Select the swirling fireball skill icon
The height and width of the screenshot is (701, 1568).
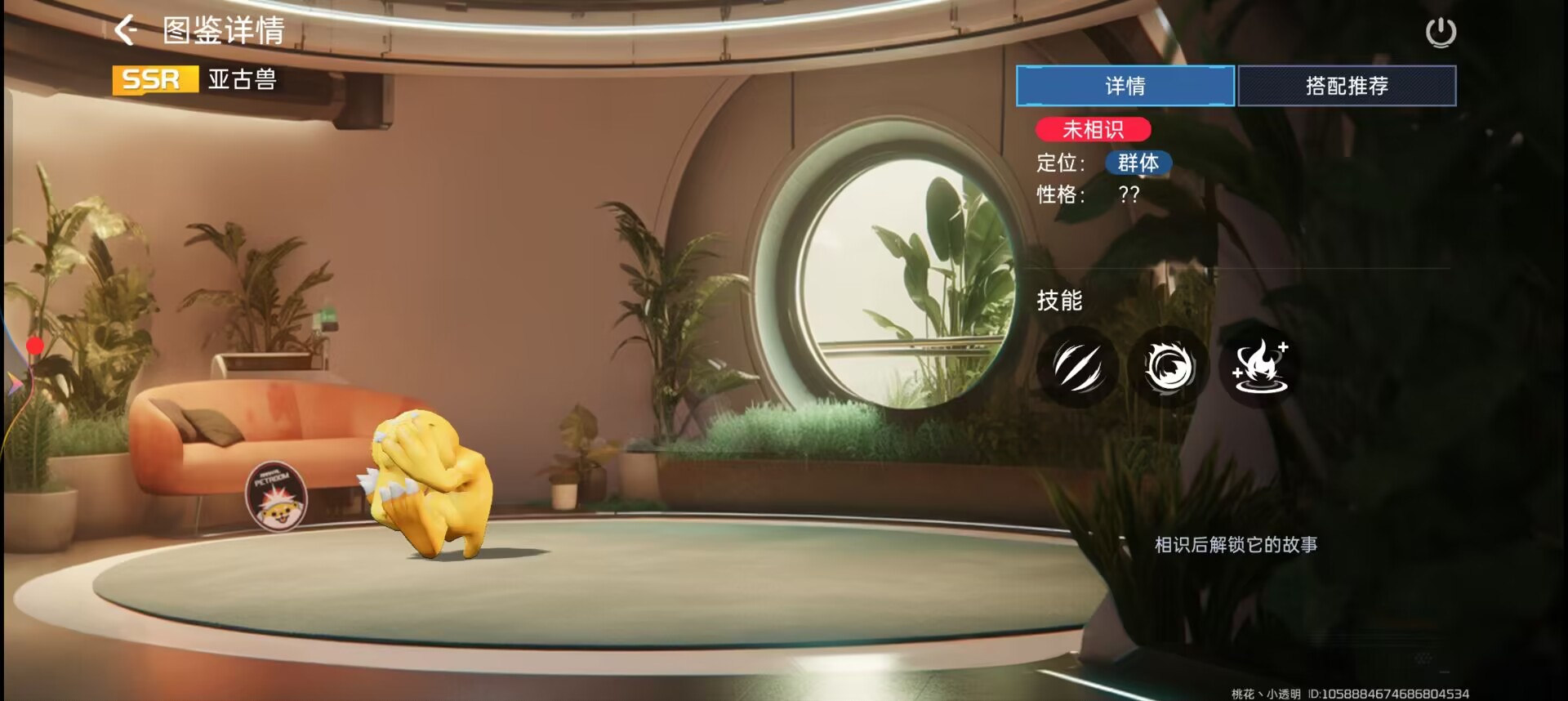(1169, 367)
